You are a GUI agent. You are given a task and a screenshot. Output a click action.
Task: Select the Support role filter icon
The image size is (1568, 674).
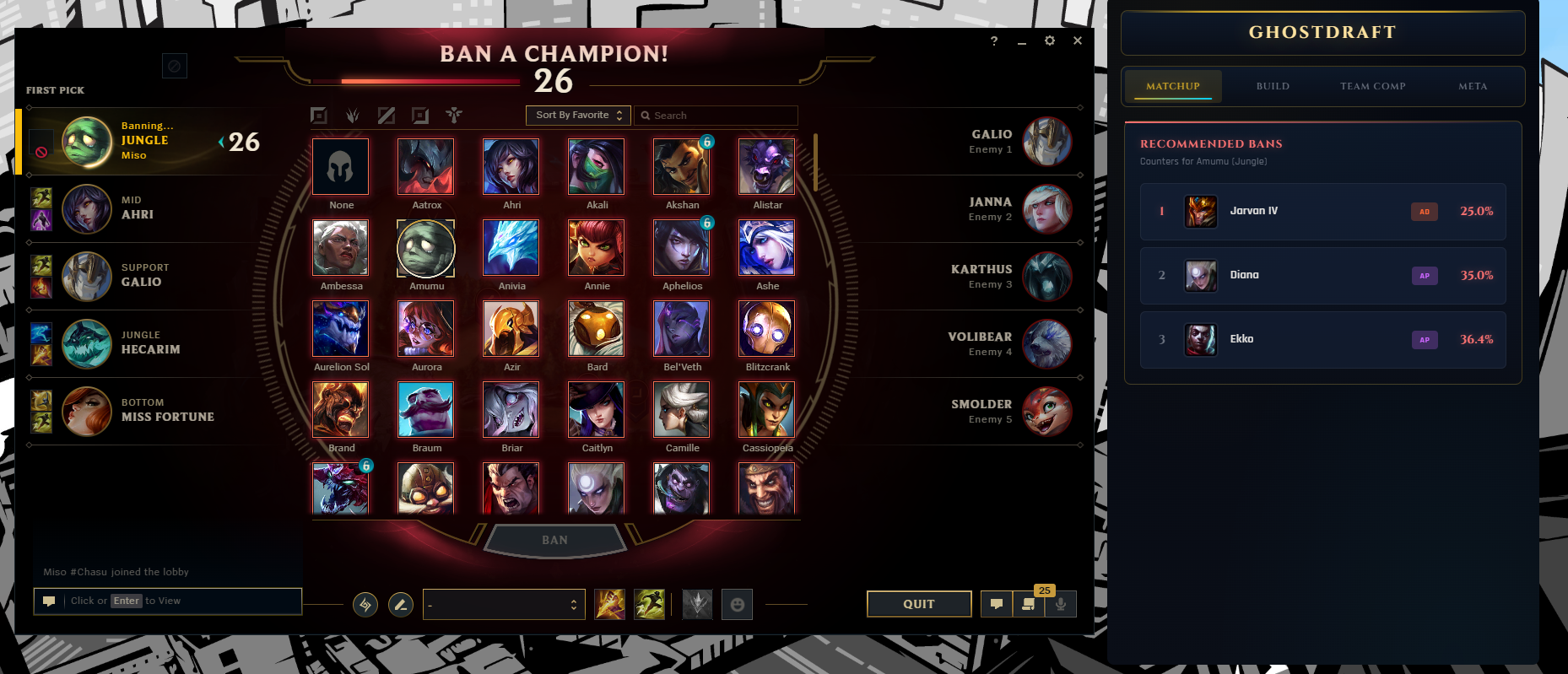coord(453,116)
